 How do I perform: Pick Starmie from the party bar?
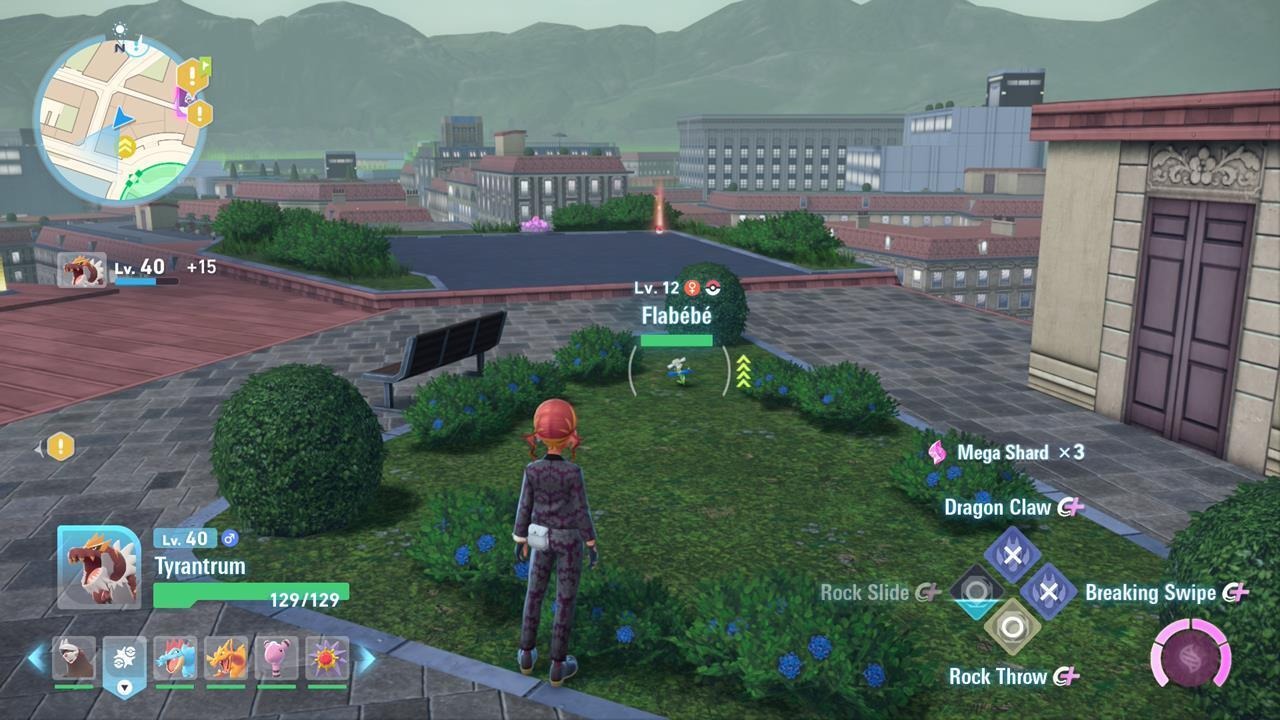coord(327,658)
